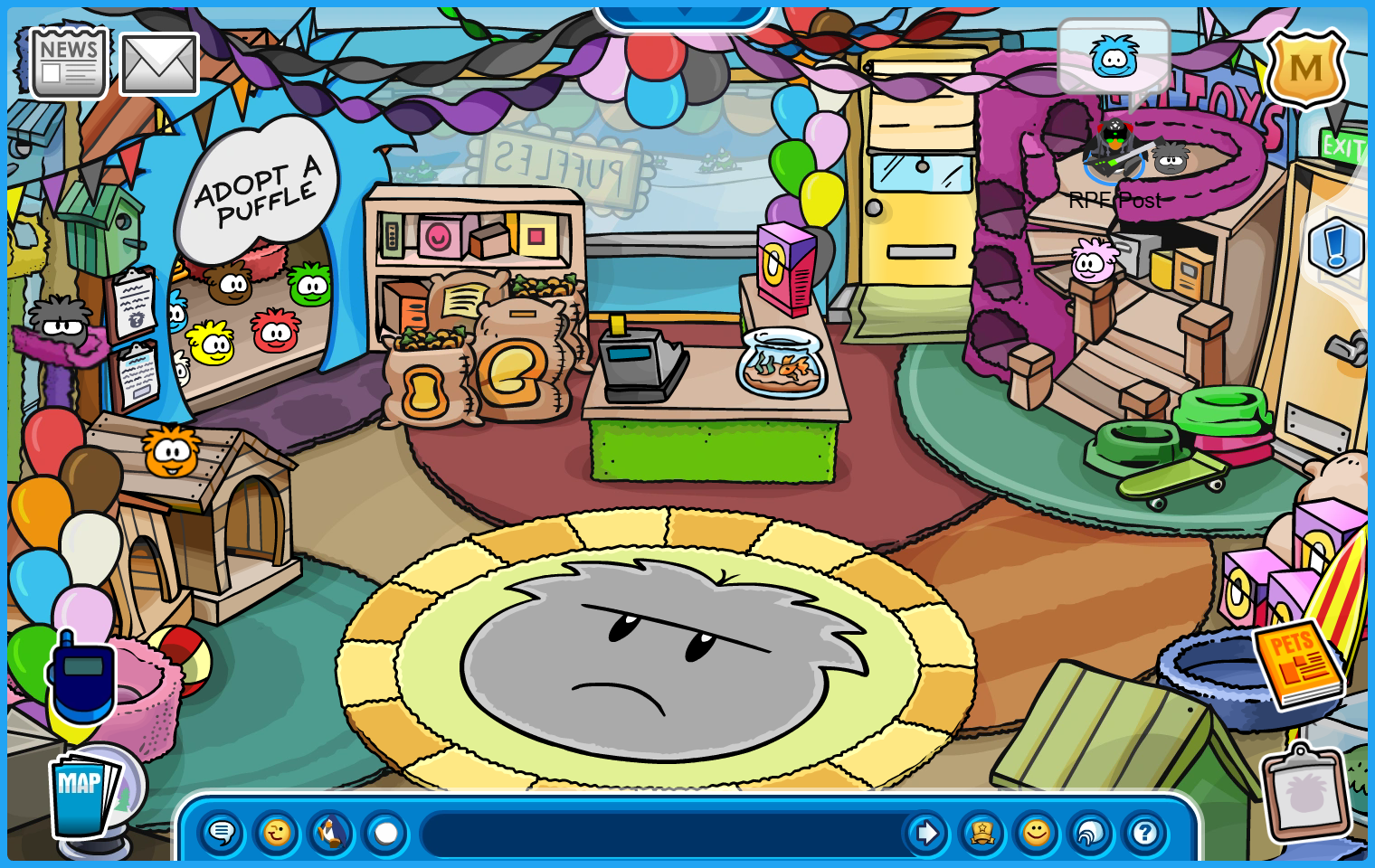
Task: Send the chat message with arrow button
Action: (925, 832)
